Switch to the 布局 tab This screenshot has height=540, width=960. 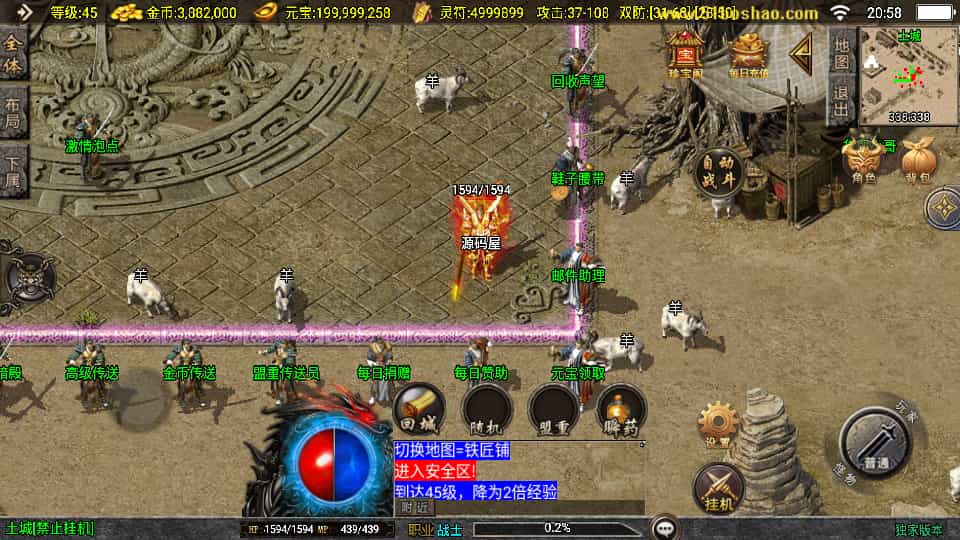13,112
